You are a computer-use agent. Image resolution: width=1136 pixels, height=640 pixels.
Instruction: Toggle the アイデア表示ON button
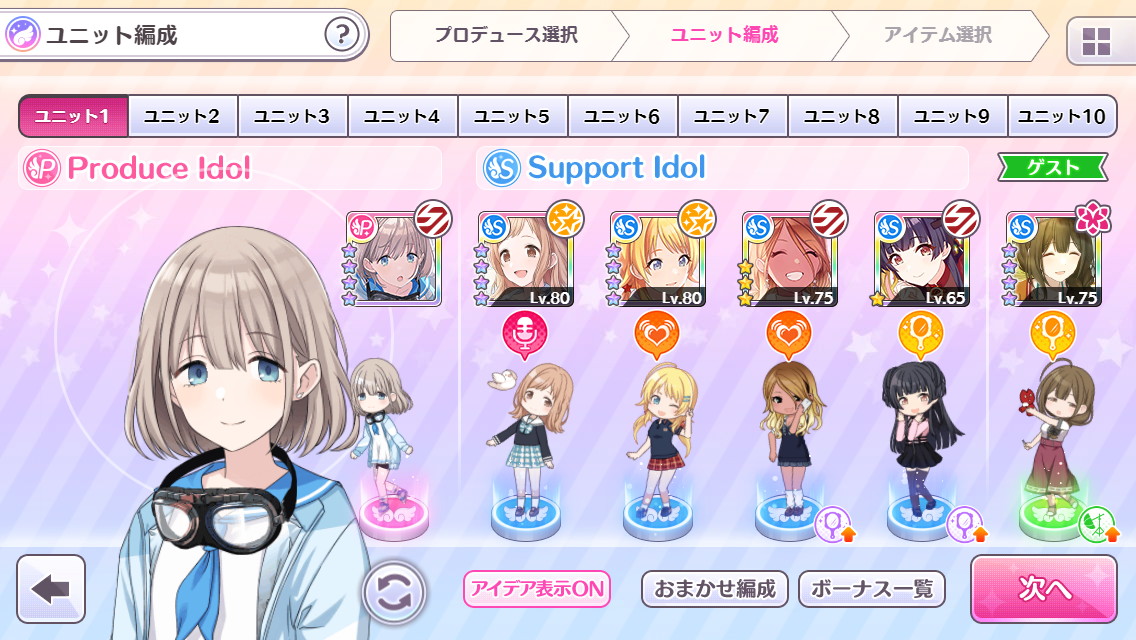[536, 589]
